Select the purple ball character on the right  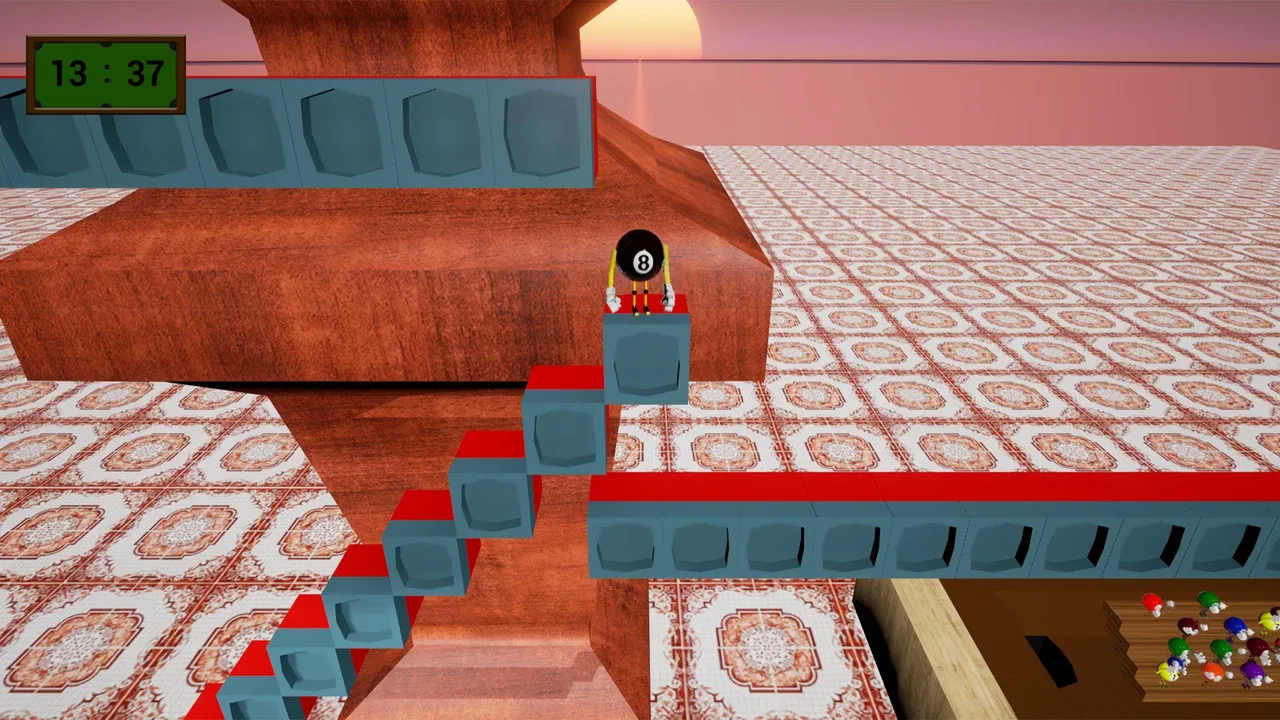tap(1254, 670)
